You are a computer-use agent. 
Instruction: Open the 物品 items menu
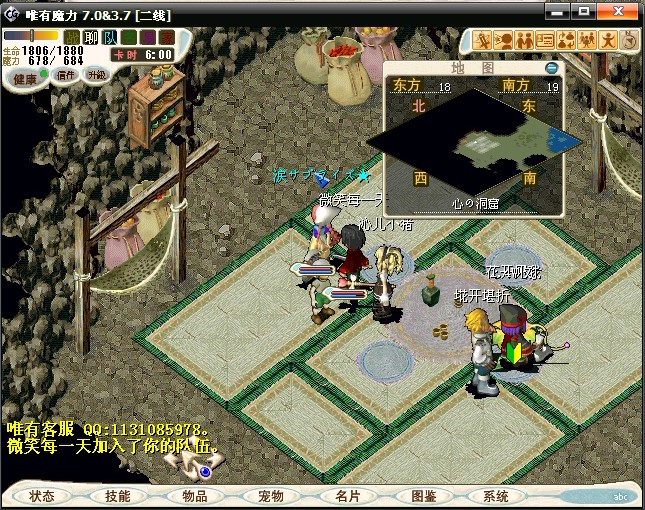click(x=194, y=496)
